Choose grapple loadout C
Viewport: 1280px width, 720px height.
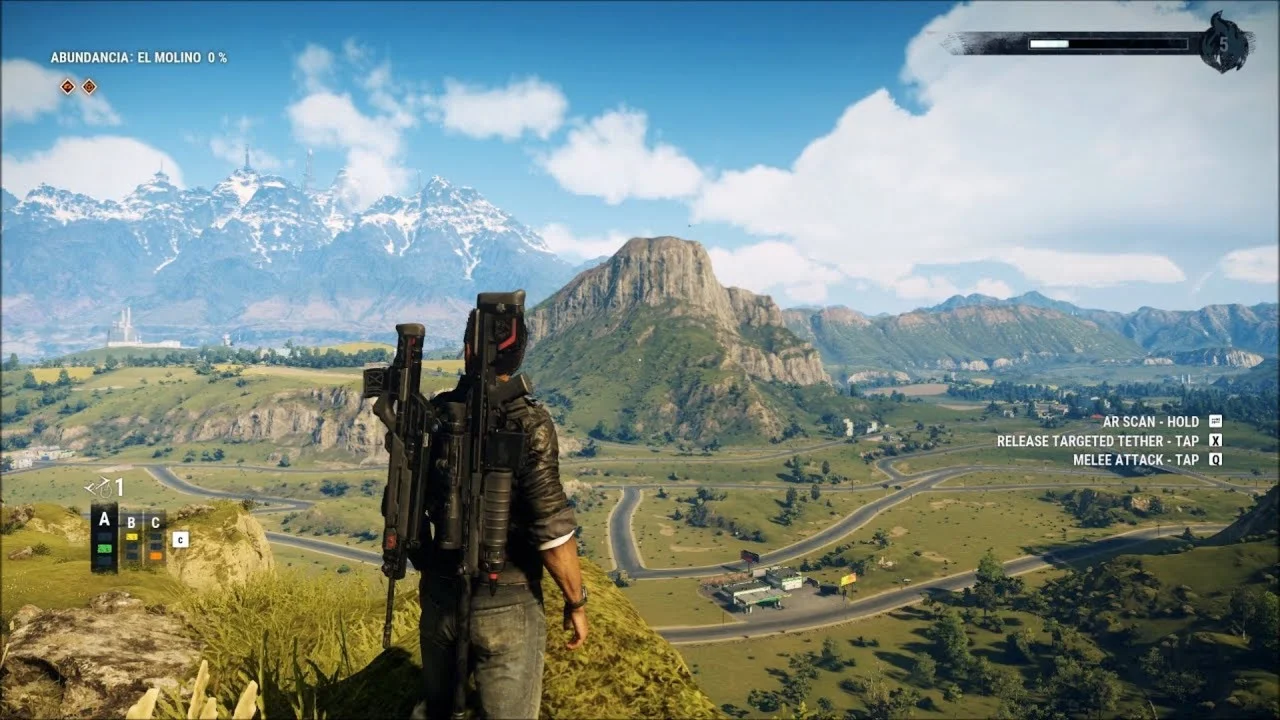click(x=155, y=538)
